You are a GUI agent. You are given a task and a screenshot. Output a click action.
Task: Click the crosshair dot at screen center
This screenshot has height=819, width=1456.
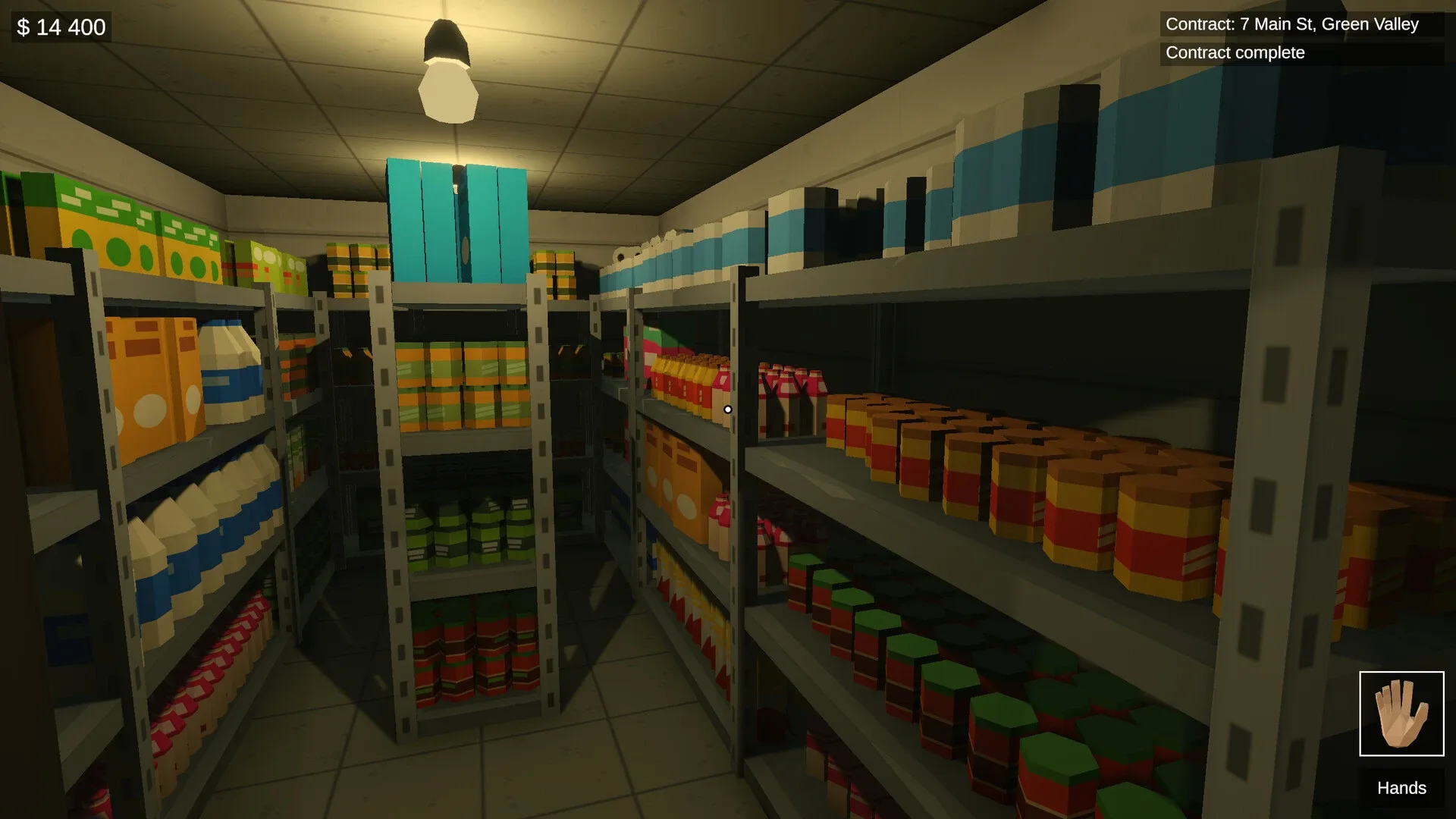tap(728, 409)
